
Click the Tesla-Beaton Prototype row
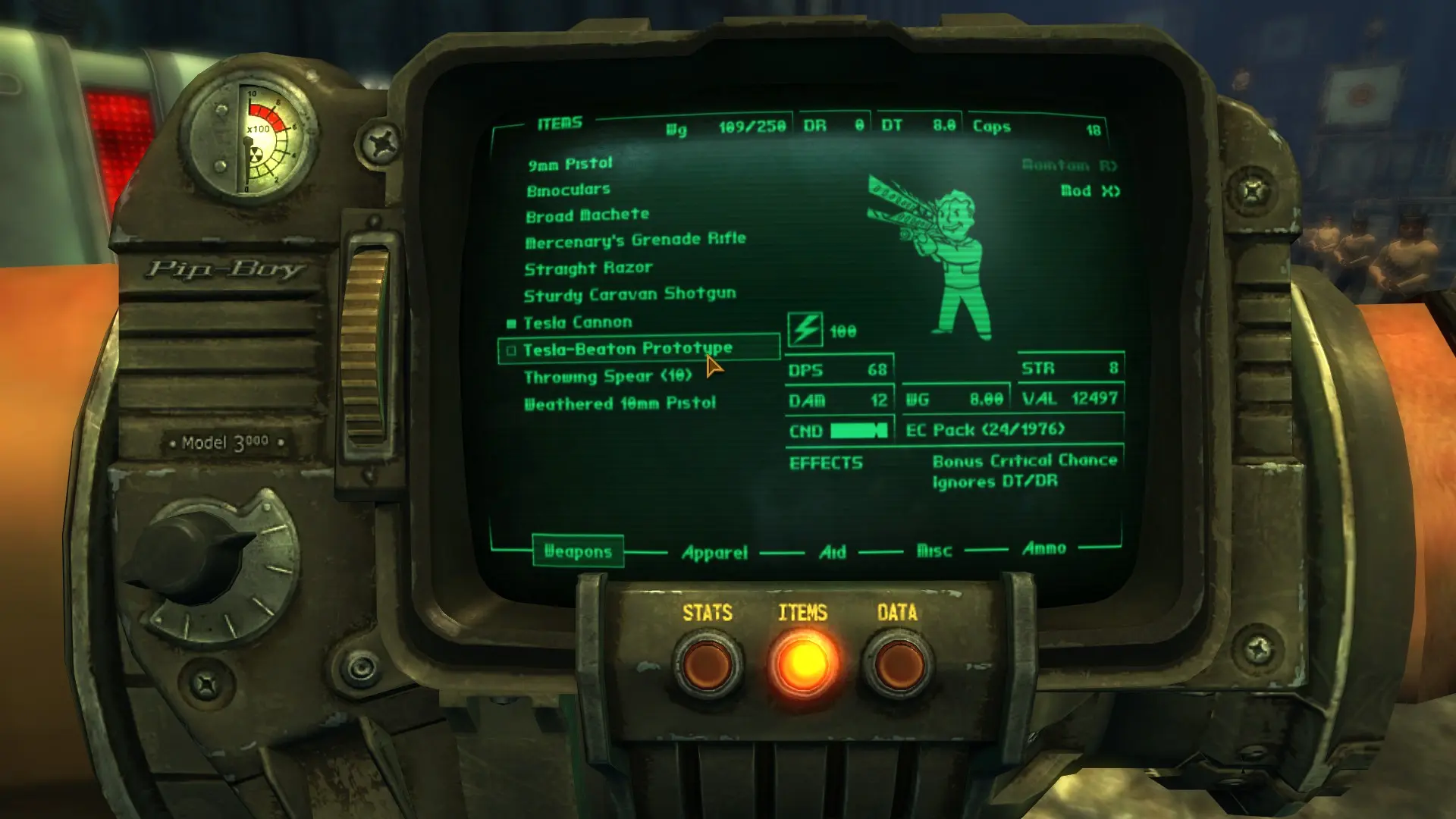(x=627, y=349)
